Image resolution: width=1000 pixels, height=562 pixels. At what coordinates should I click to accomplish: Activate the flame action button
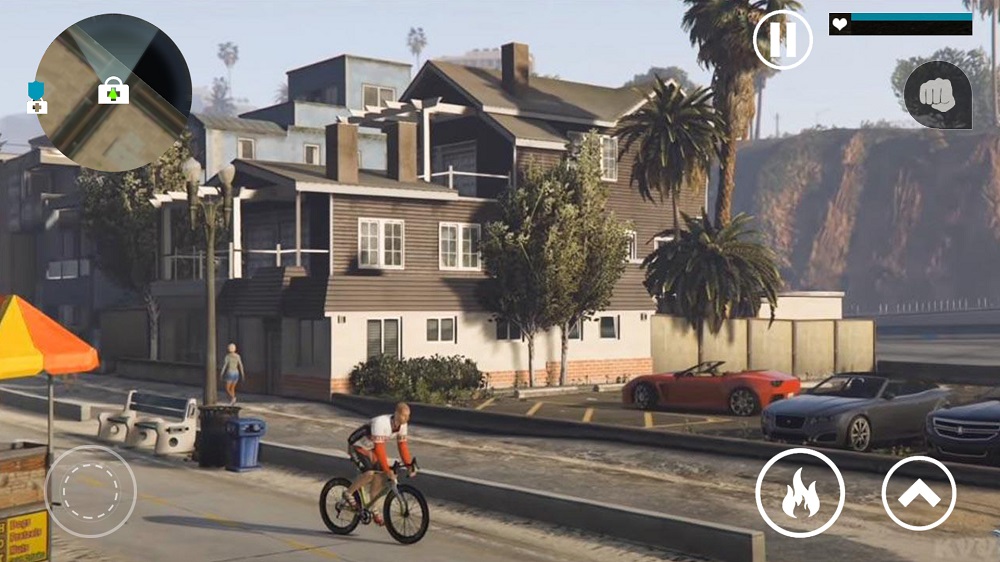point(800,493)
